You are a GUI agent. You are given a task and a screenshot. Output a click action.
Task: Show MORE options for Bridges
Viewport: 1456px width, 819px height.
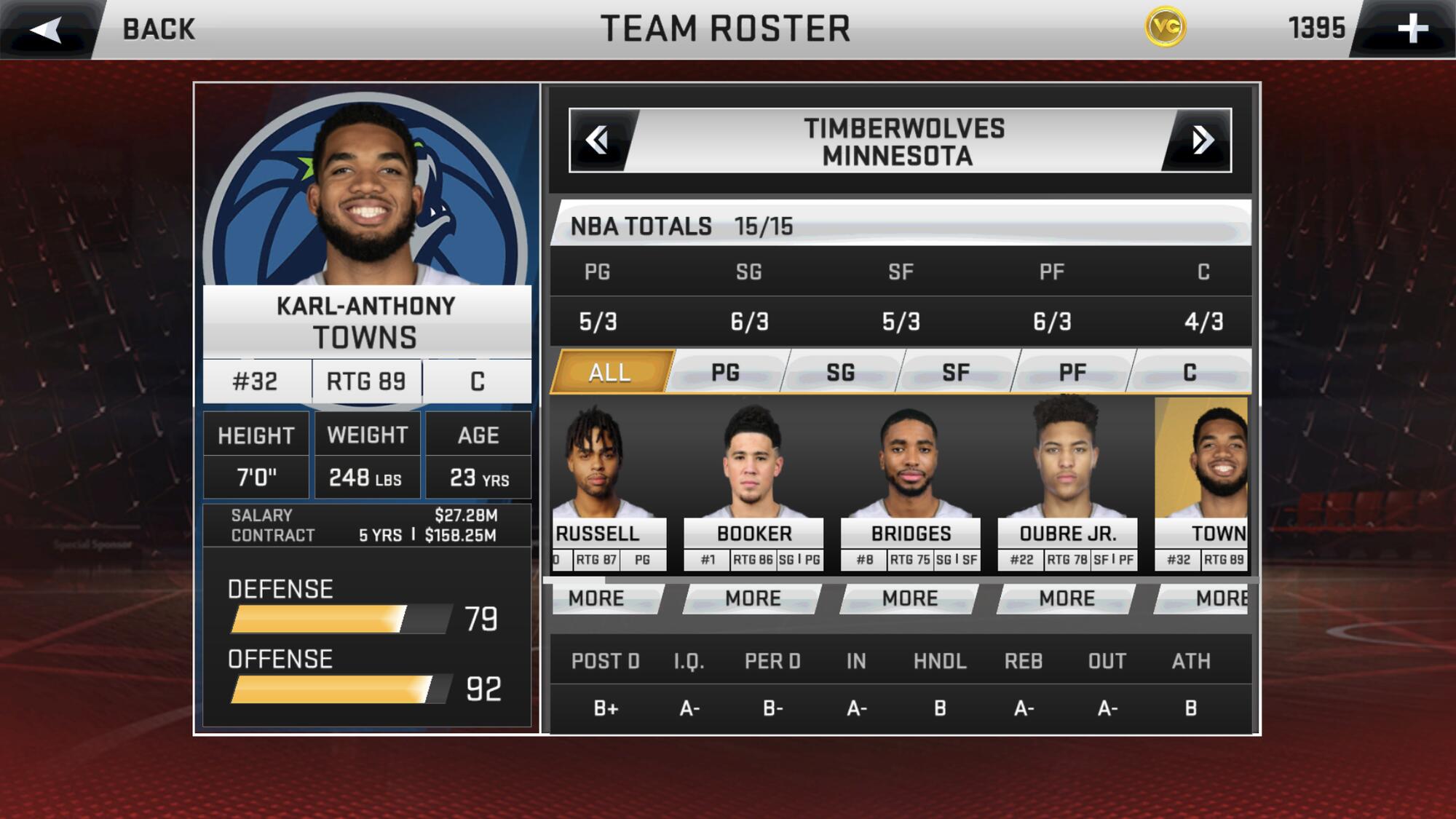coord(910,598)
